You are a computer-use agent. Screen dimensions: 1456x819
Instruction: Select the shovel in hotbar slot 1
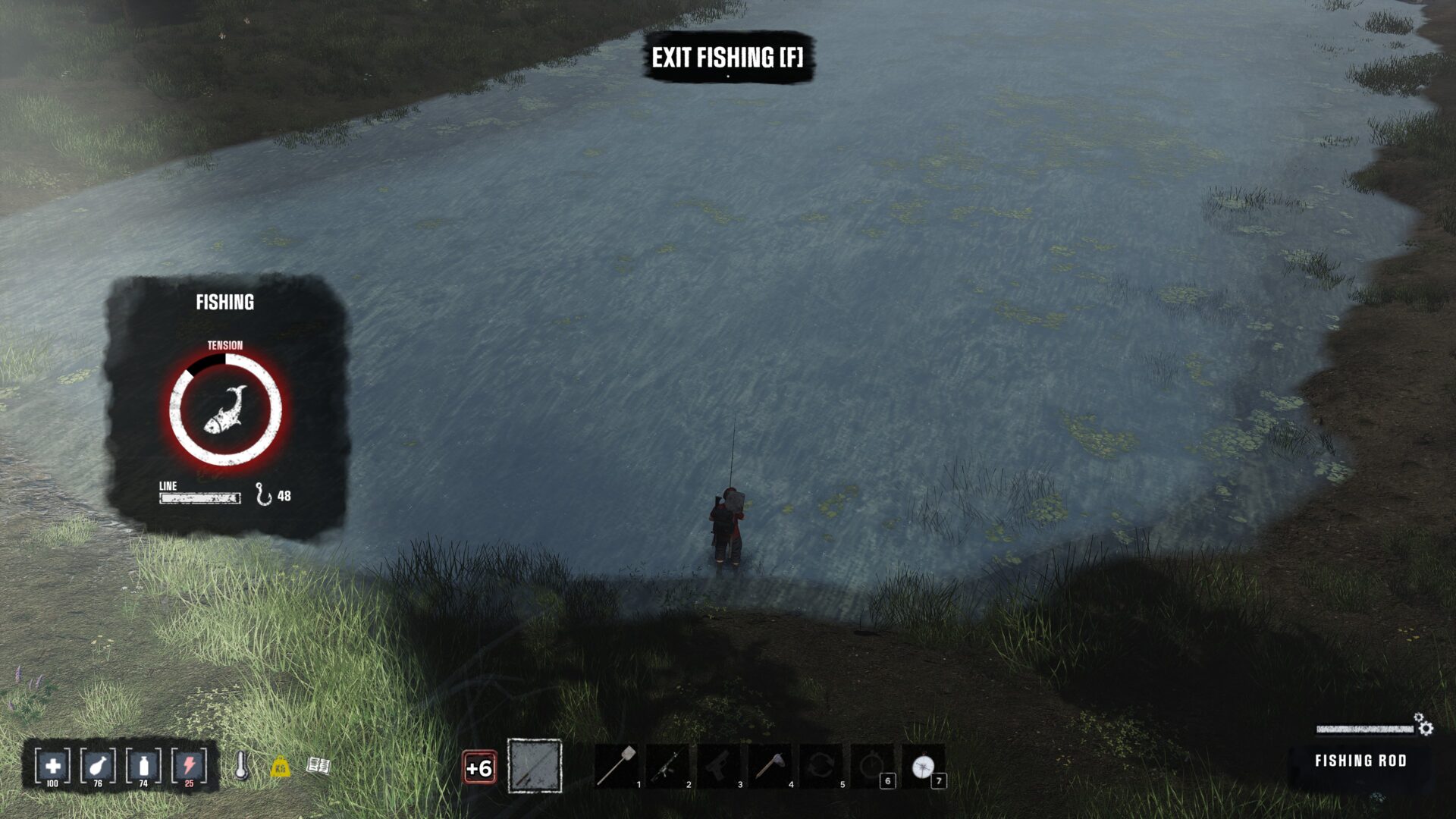[617, 766]
